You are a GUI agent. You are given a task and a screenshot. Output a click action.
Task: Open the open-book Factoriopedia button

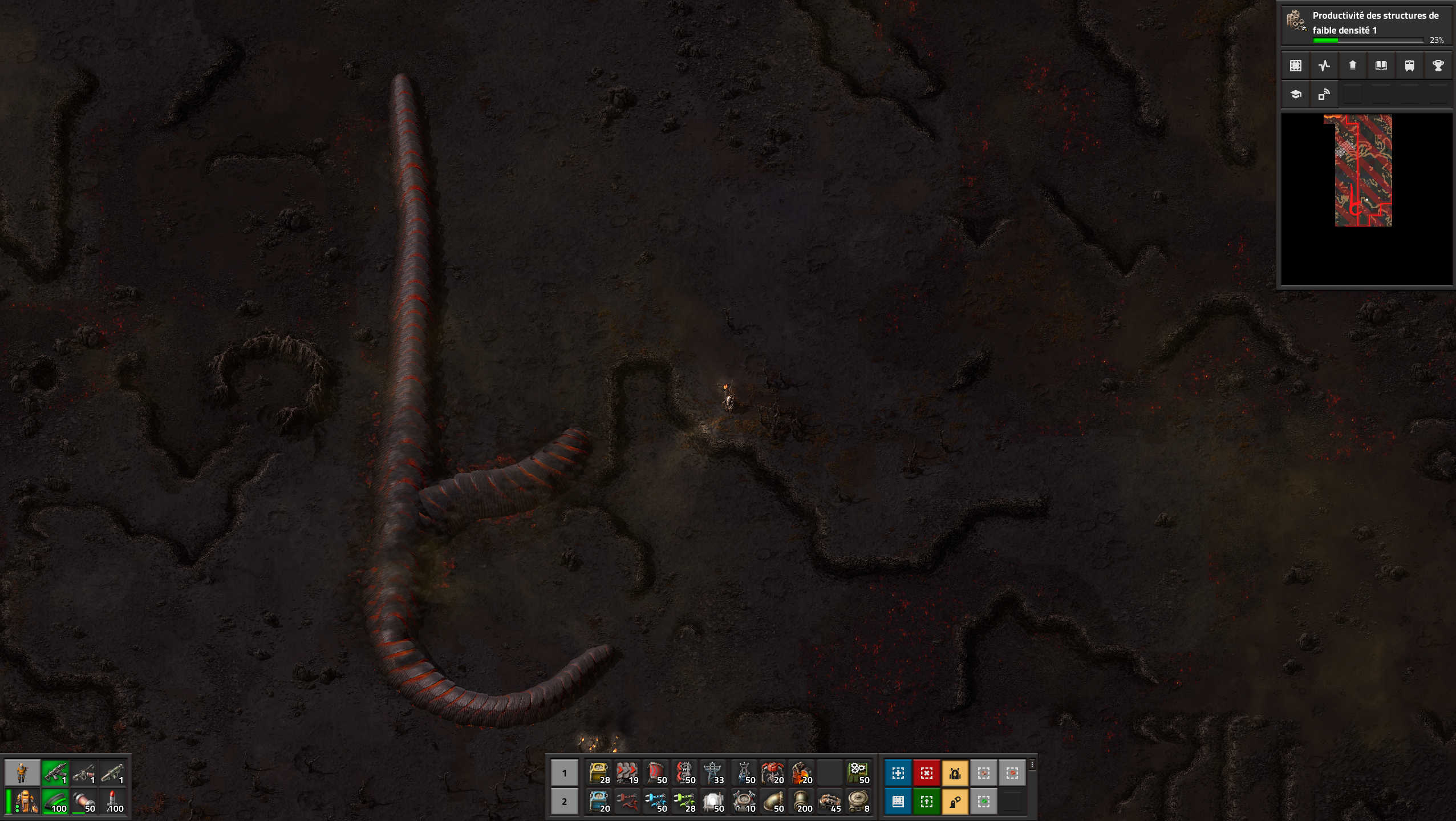(x=1381, y=66)
